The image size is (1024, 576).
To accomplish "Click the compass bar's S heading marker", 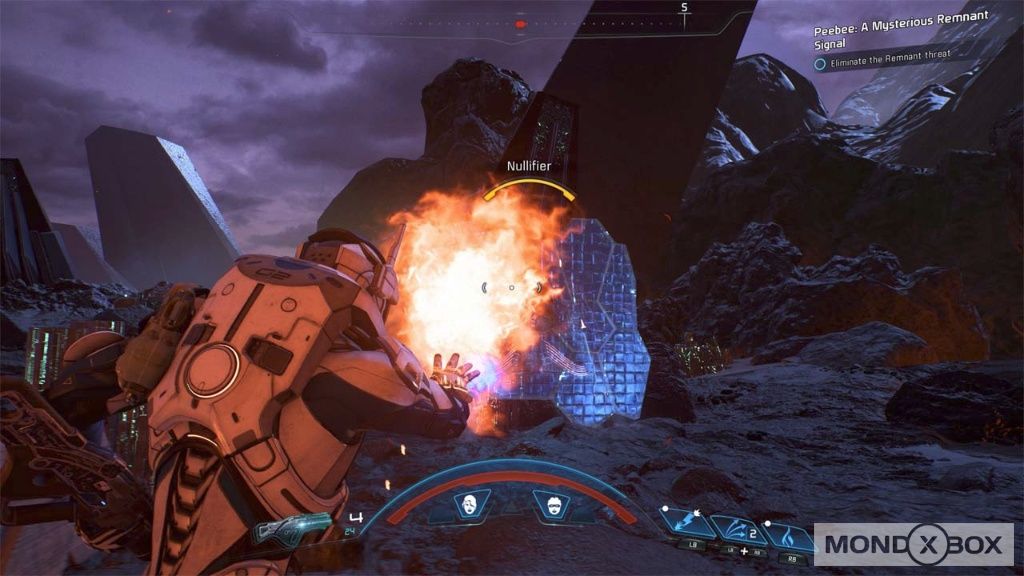I will [685, 8].
